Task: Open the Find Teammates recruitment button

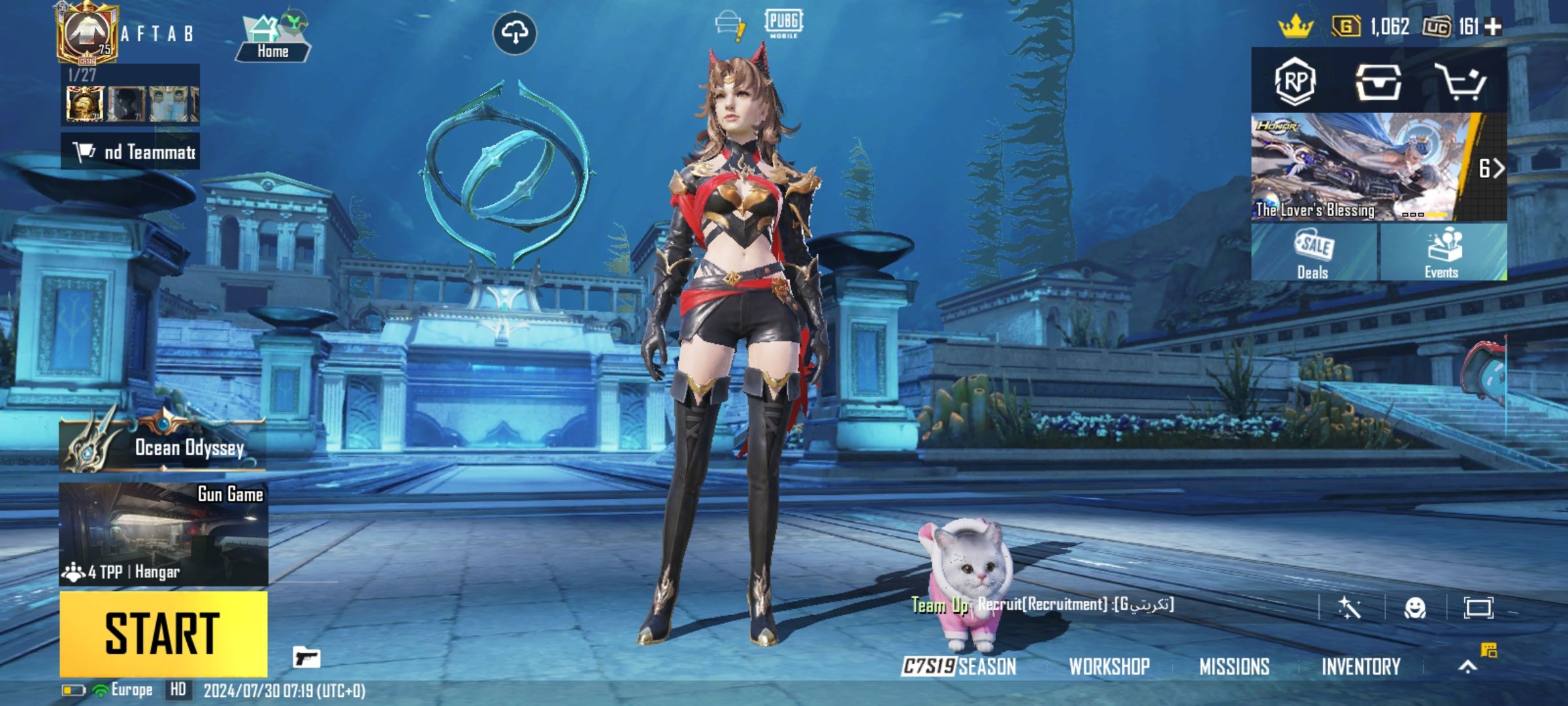Action: click(131, 152)
